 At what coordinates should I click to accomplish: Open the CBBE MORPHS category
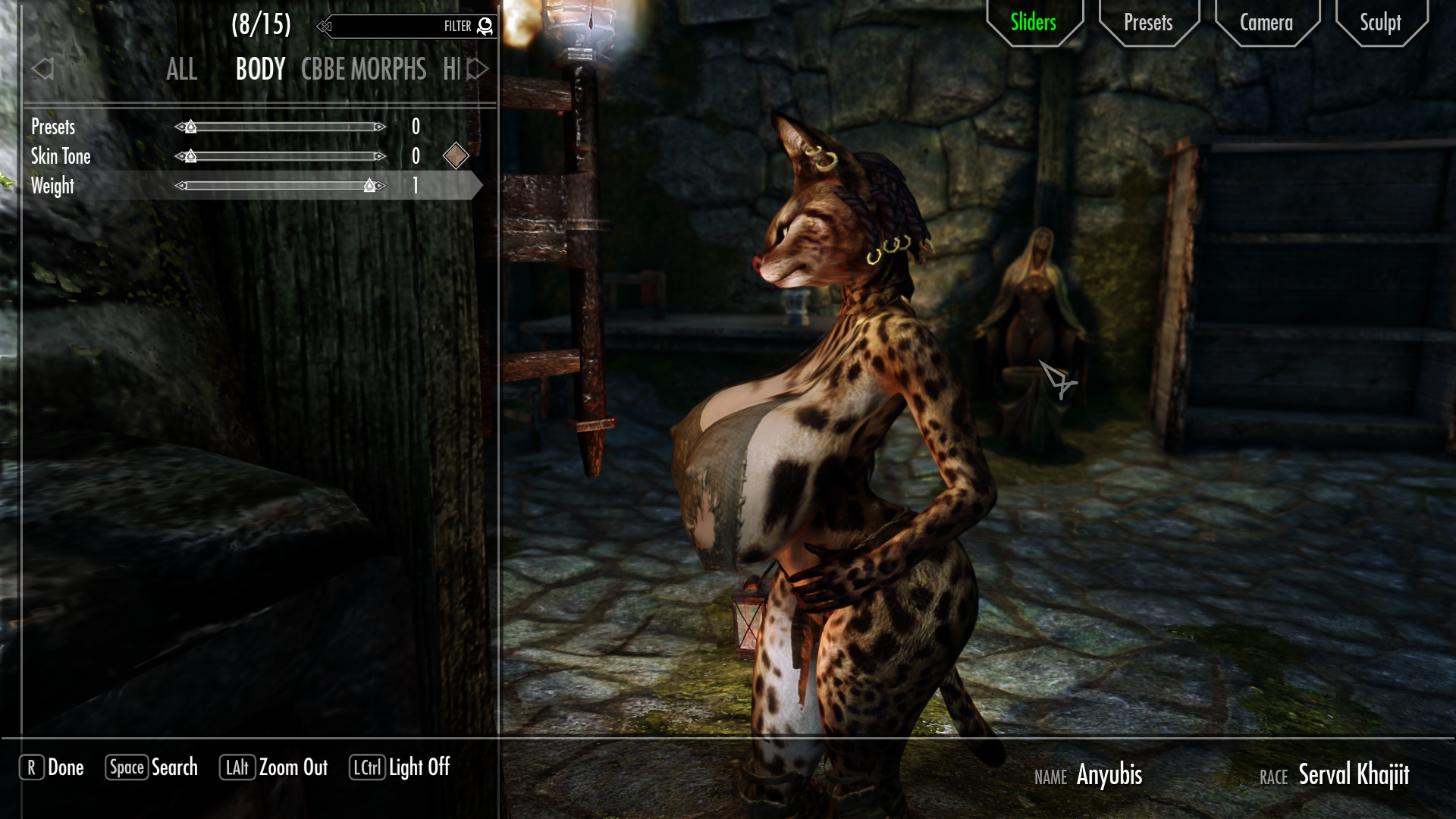[363, 70]
